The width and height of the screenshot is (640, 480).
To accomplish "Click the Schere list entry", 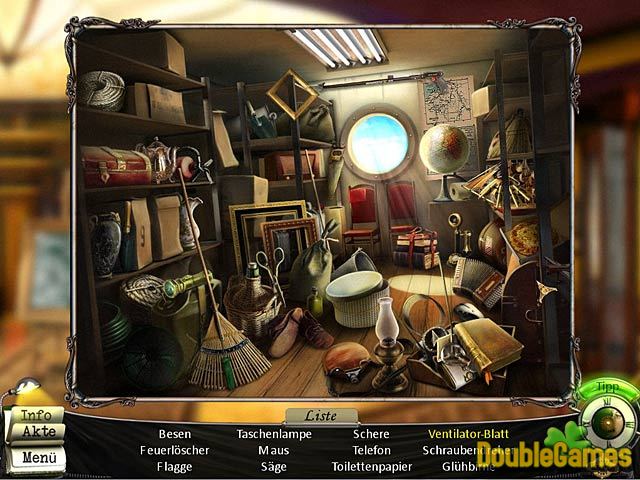I will 371,434.
